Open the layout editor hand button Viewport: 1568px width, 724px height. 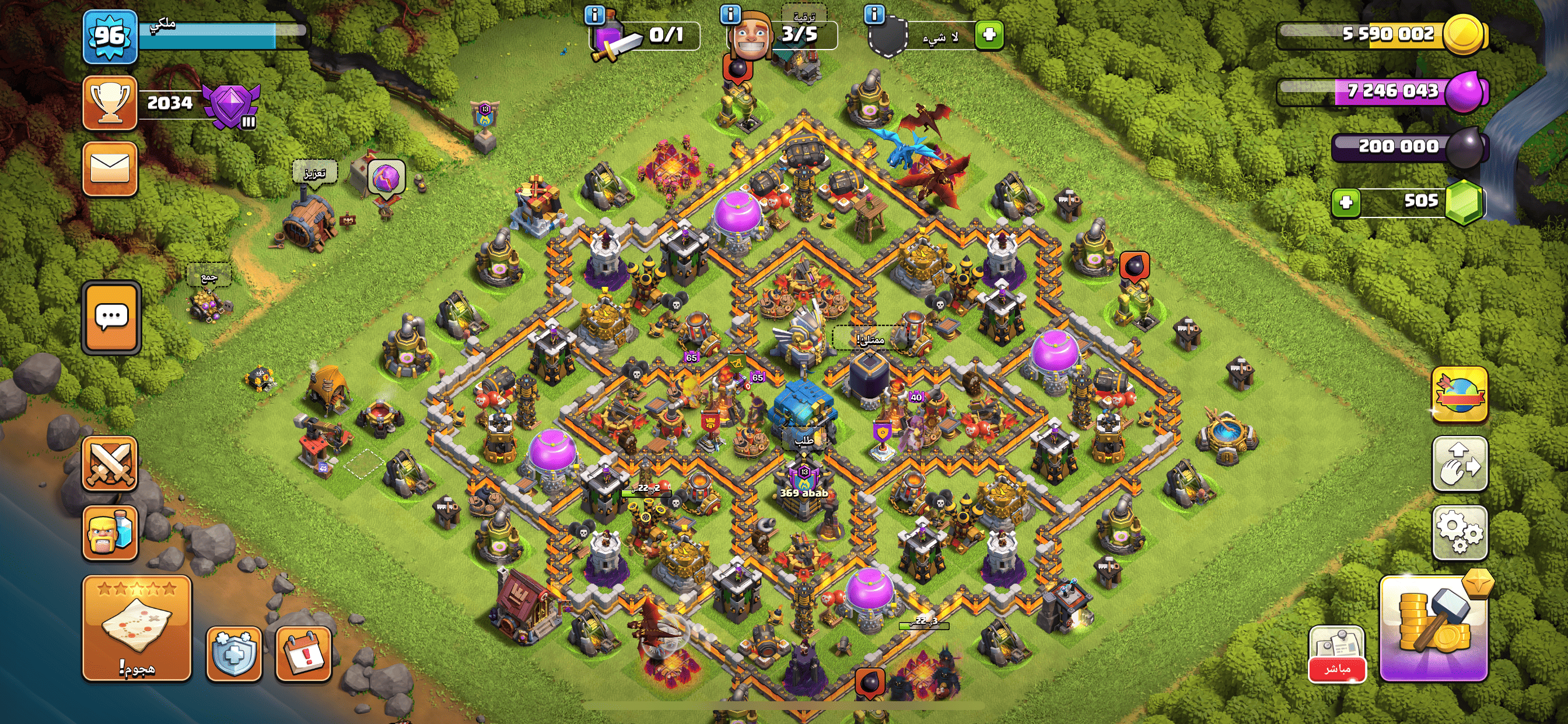(x=1459, y=463)
